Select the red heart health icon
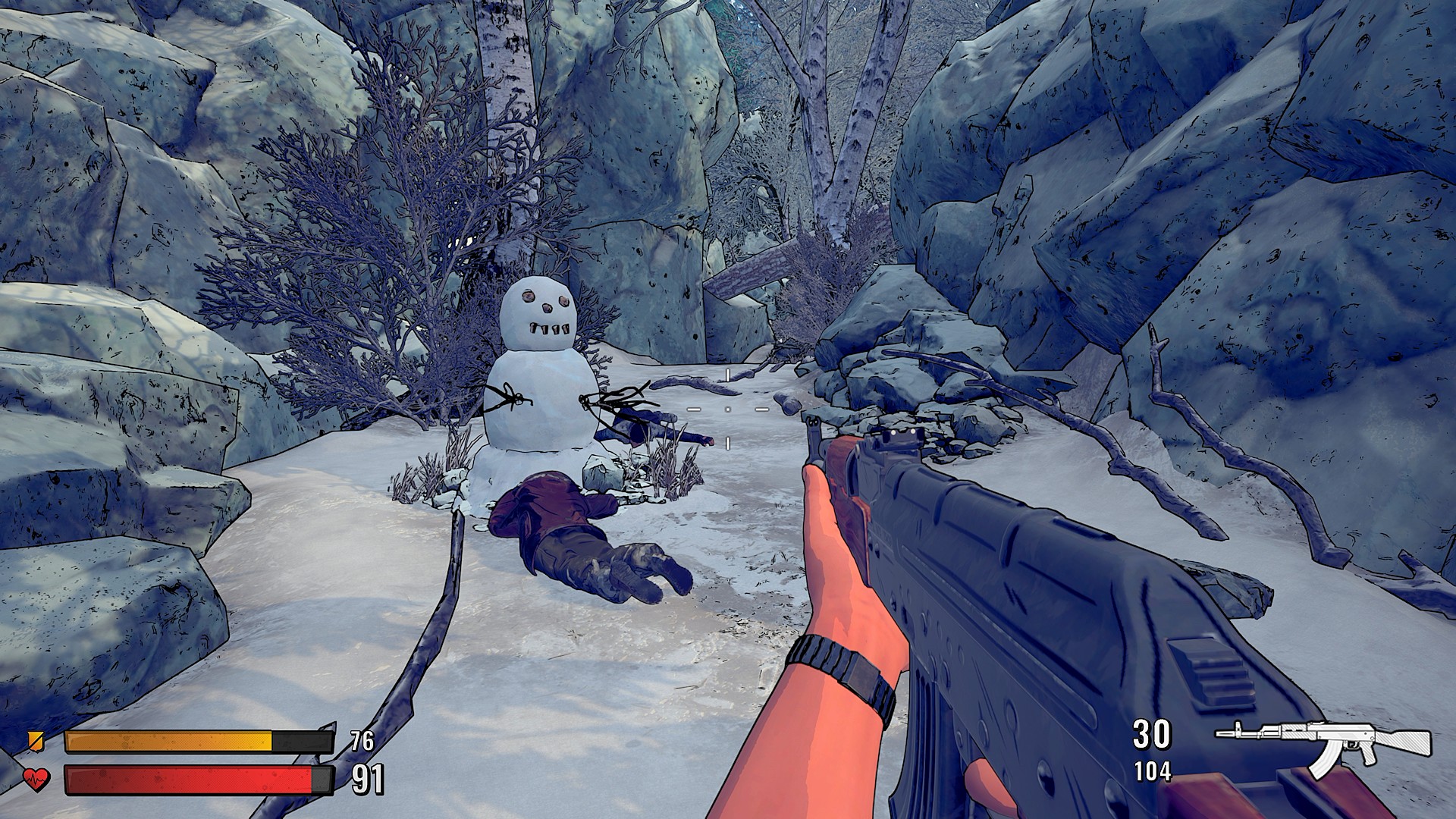The height and width of the screenshot is (819, 1456). tap(36, 779)
